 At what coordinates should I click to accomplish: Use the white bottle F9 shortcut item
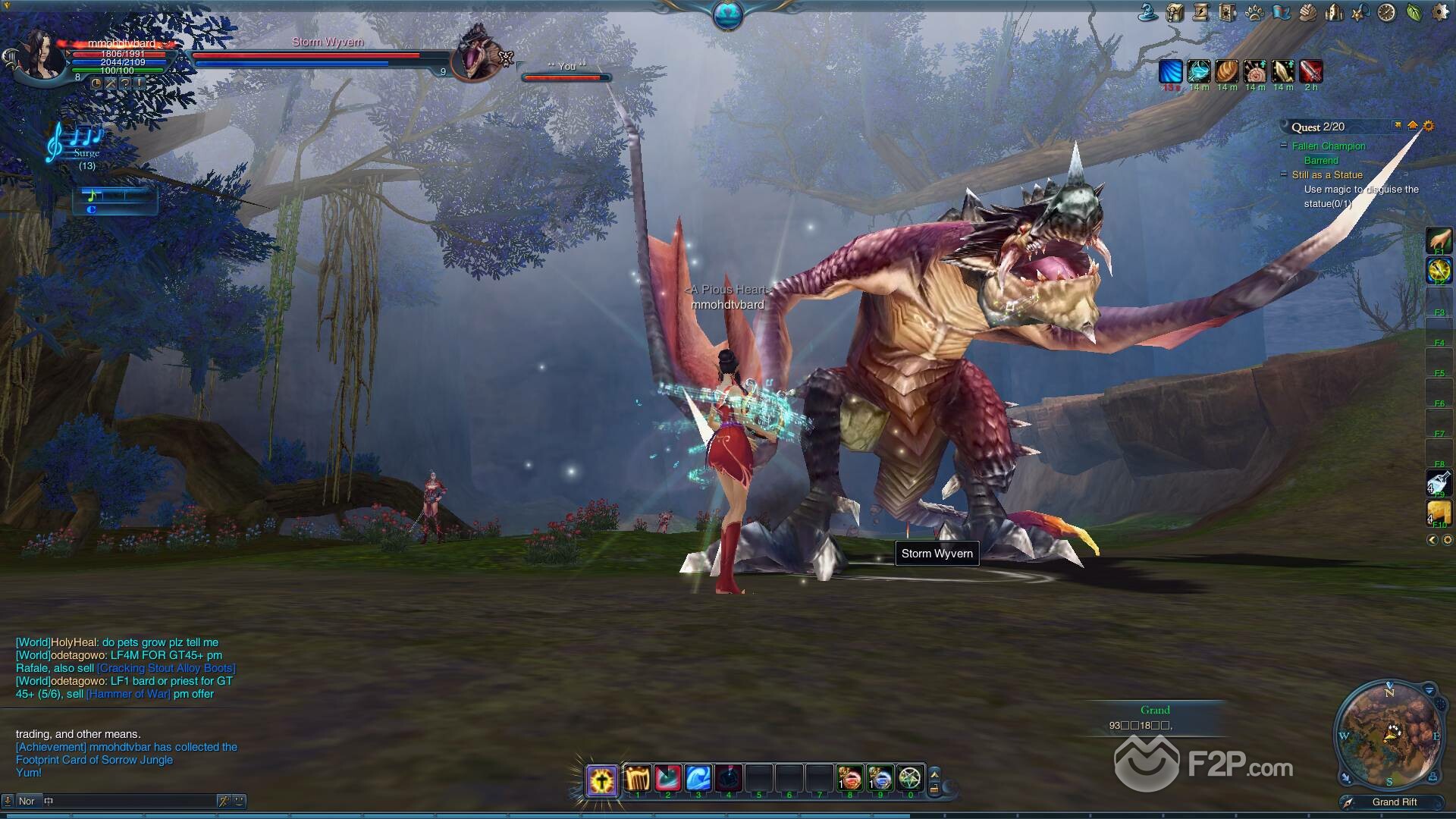pos(1439,483)
